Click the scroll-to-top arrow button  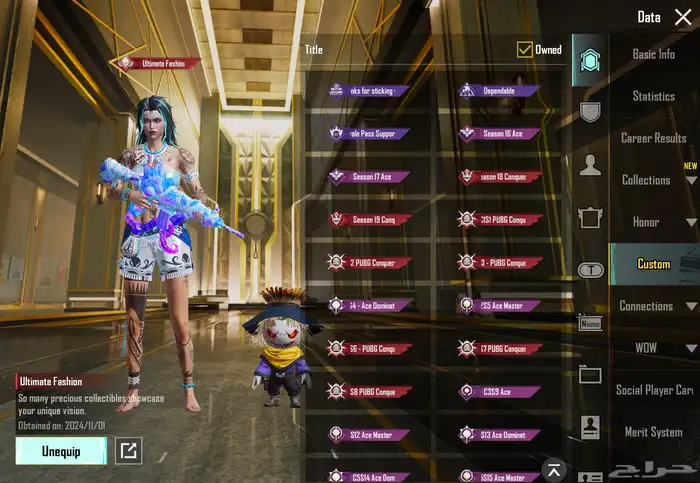[553, 469]
